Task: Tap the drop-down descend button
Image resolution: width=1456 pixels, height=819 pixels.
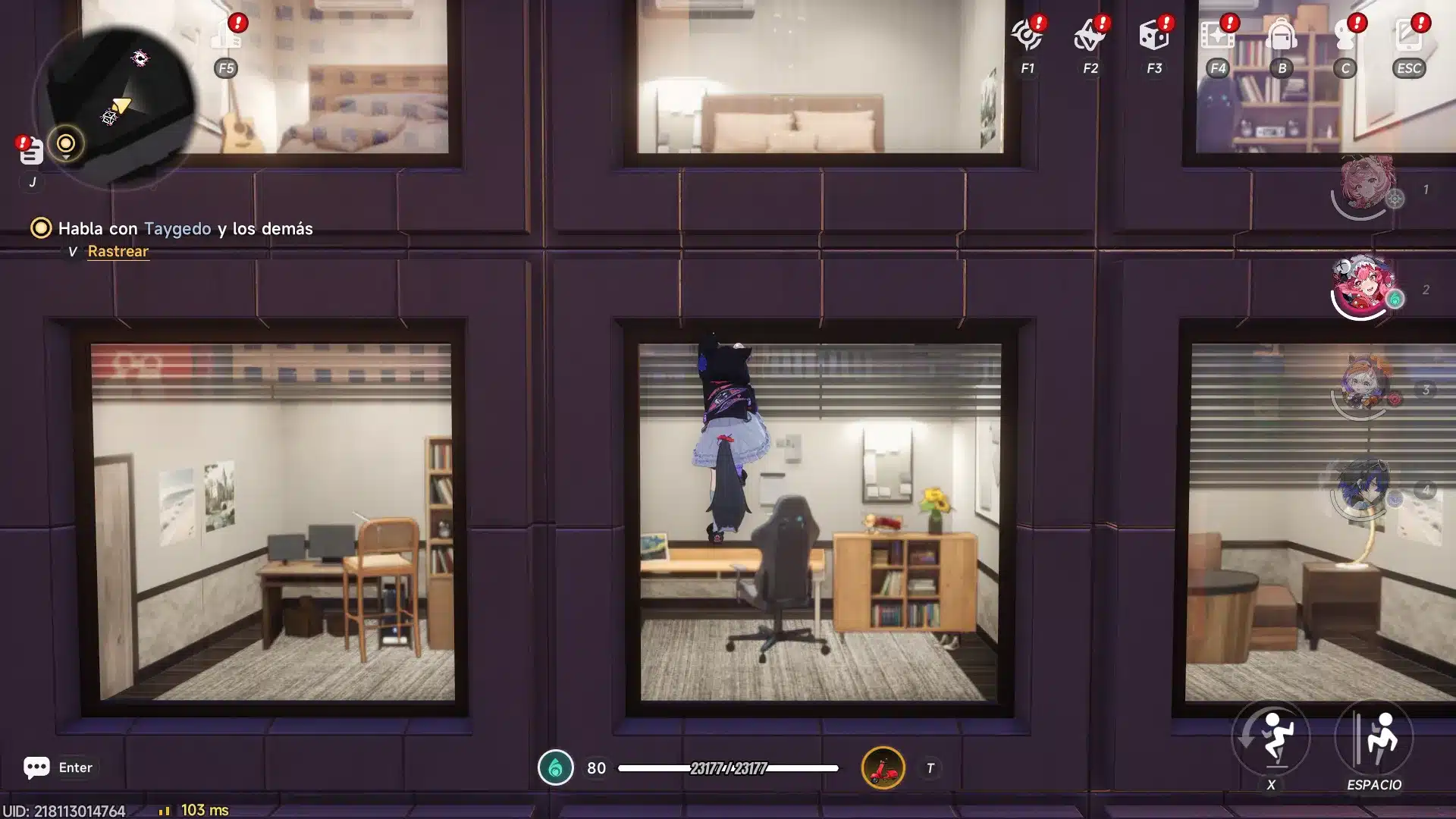Action: [1271, 738]
